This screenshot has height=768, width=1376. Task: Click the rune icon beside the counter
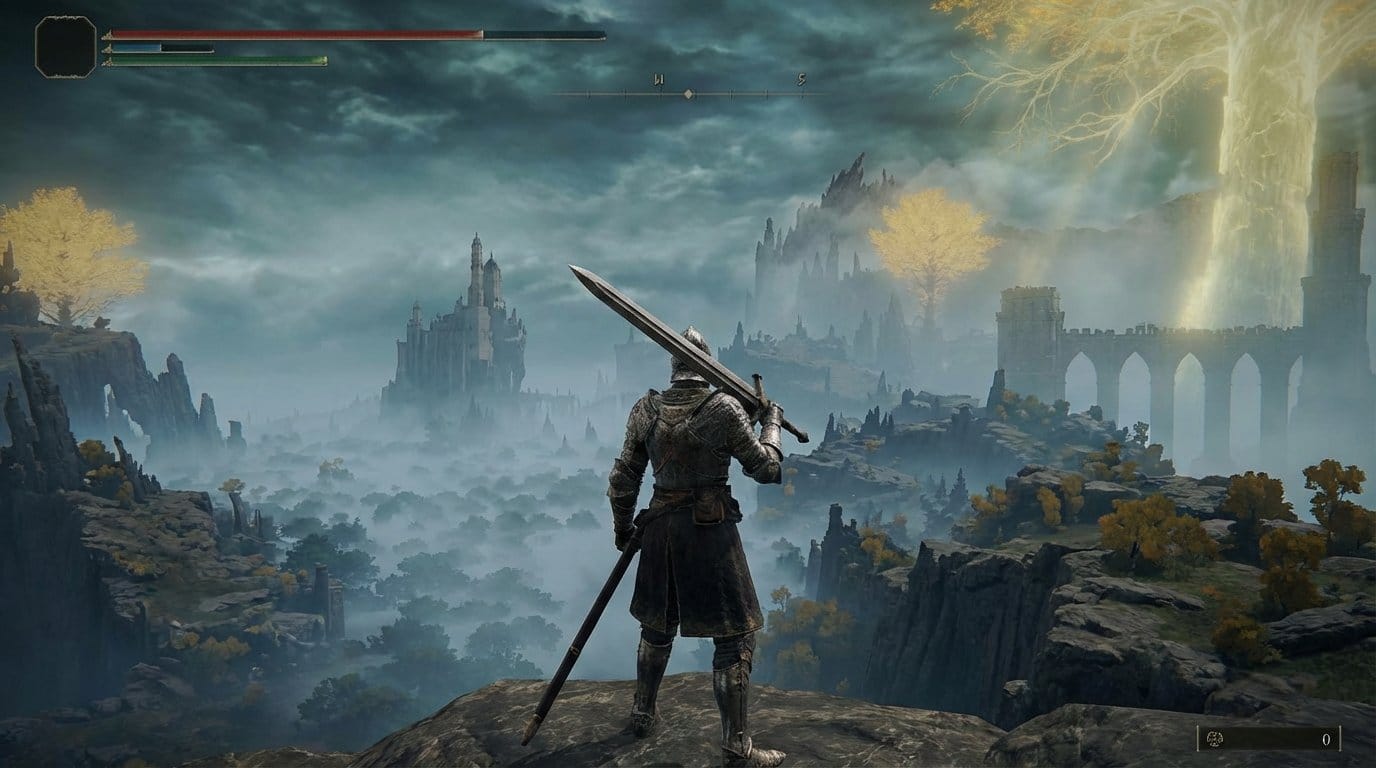pos(1217,739)
